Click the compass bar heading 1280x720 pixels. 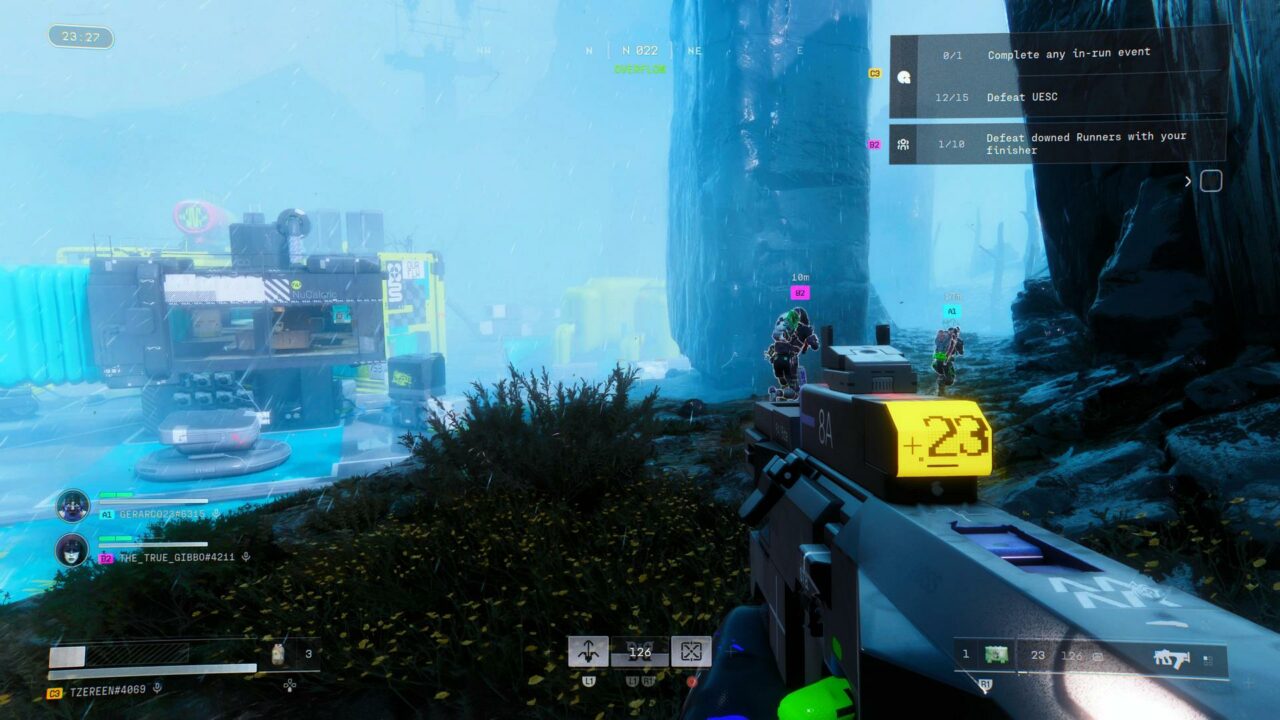click(639, 50)
